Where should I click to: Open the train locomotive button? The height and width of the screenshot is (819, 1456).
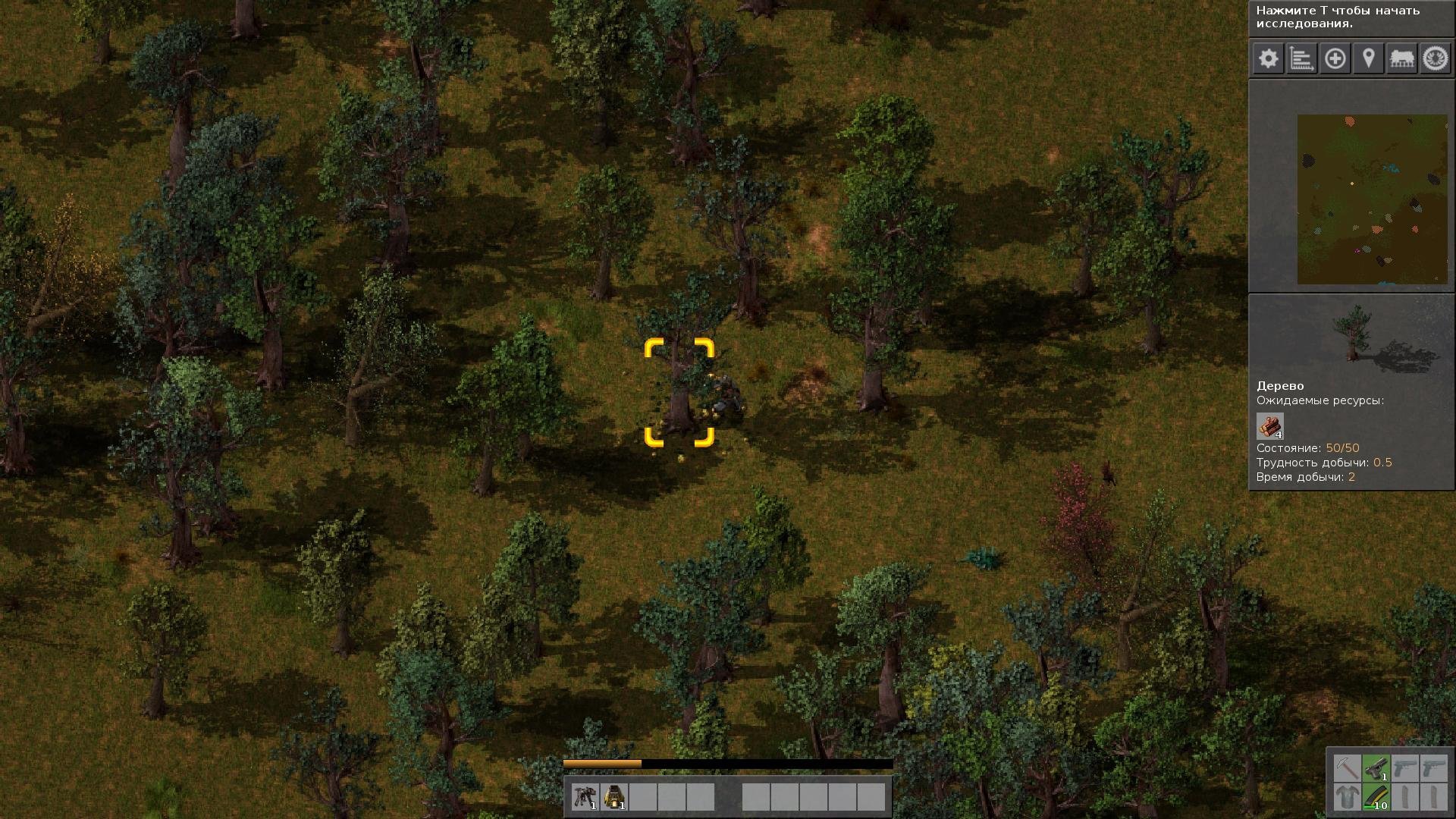(x=1401, y=58)
